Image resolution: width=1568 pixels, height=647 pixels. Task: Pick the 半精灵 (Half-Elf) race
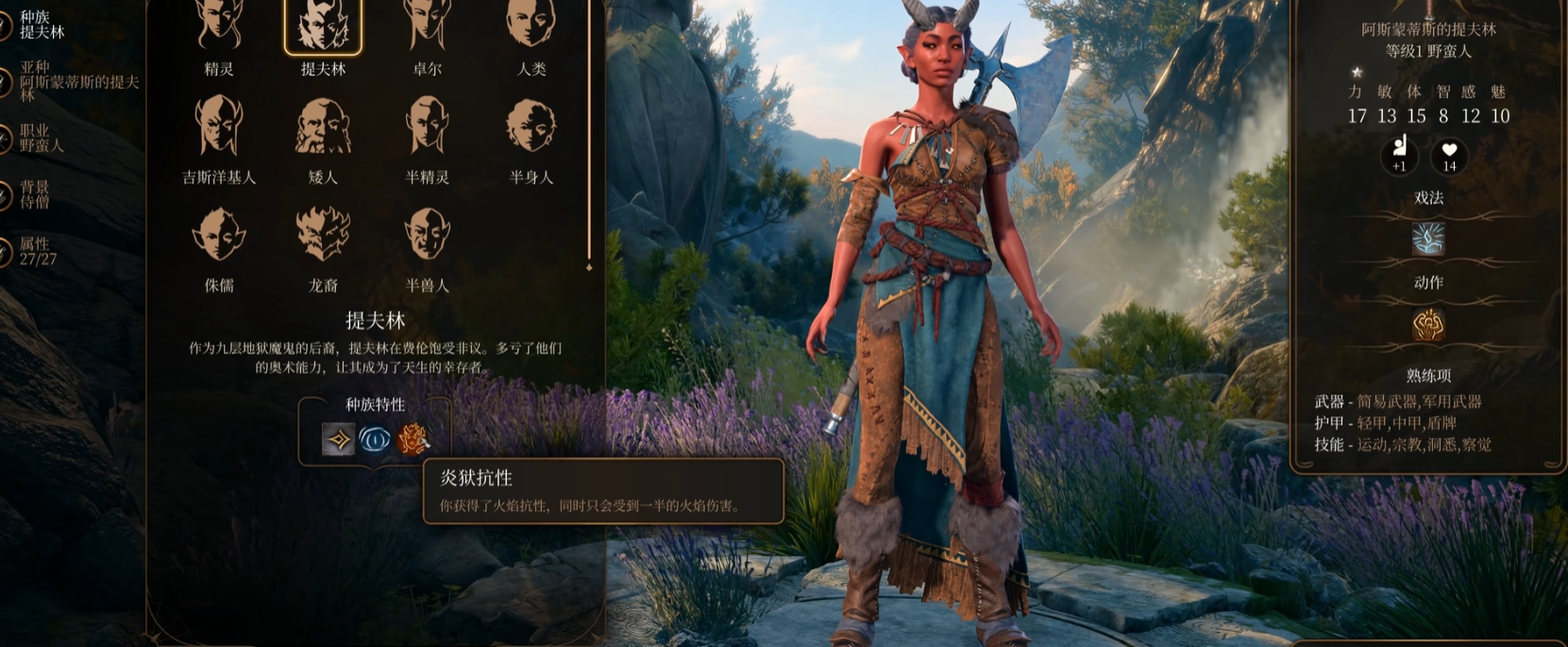point(427,127)
